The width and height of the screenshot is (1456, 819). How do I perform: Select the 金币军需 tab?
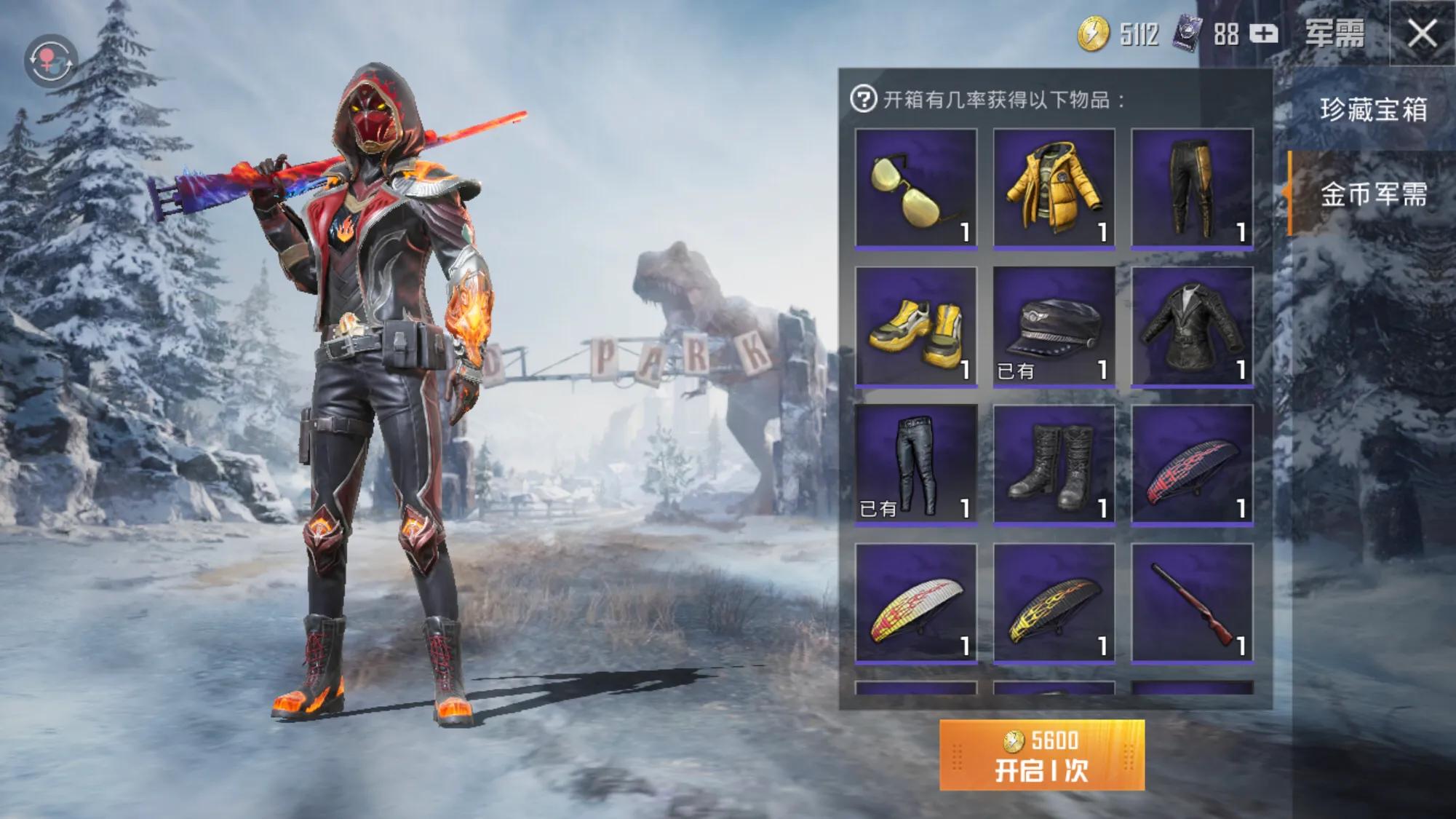1372,194
